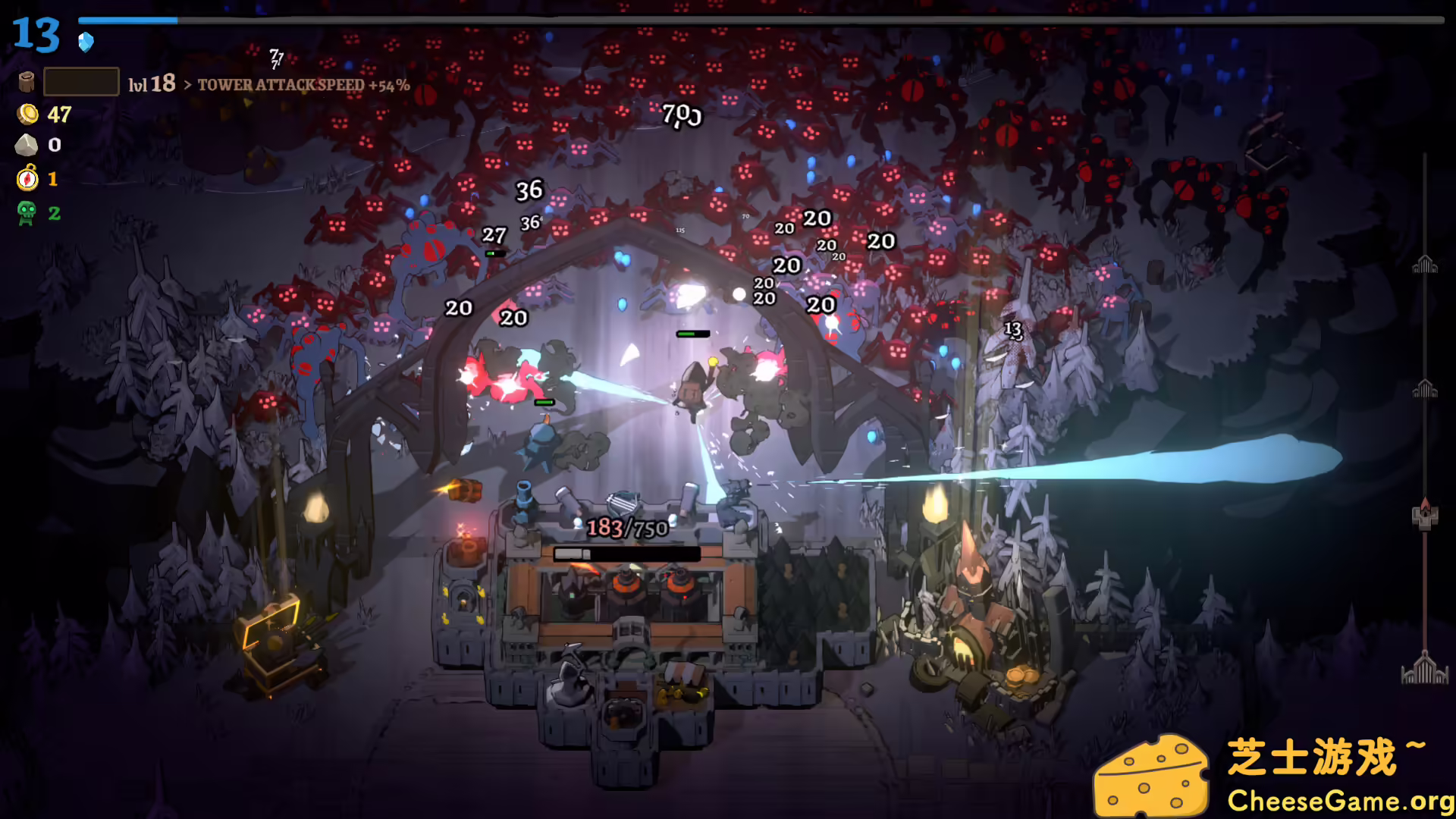Viewport: 1456px width, 819px height.
Task: Click the stone resource icon showing 0
Action: (x=26, y=146)
